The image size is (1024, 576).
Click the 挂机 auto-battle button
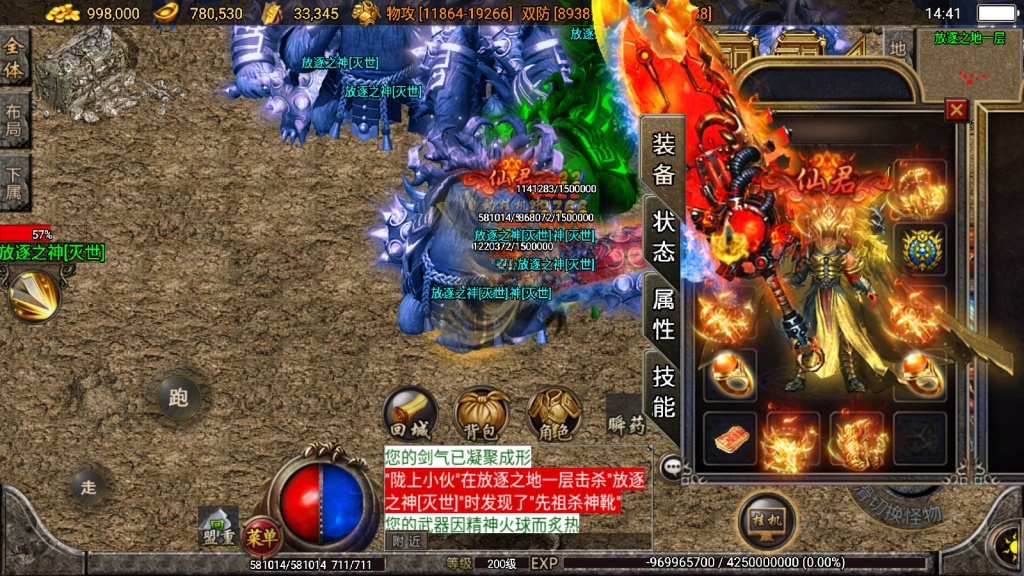[x=767, y=520]
